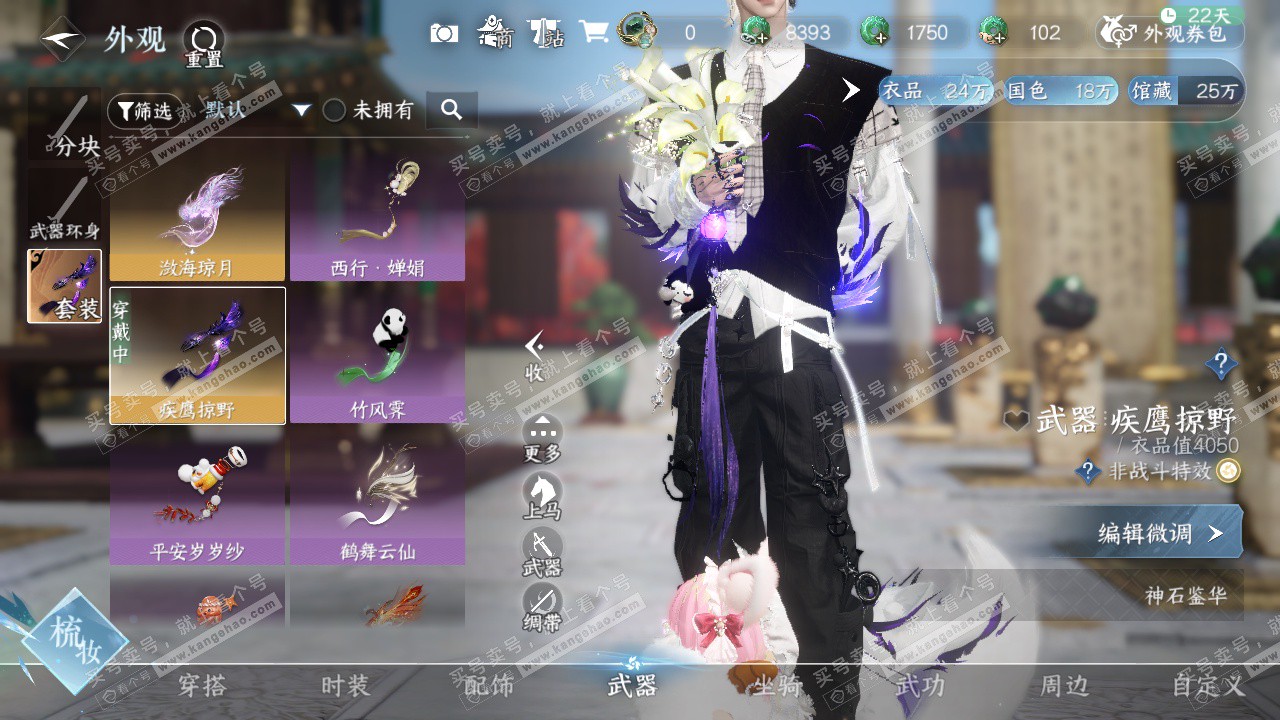Open 神石鉴华 panel

coord(1185,596)
